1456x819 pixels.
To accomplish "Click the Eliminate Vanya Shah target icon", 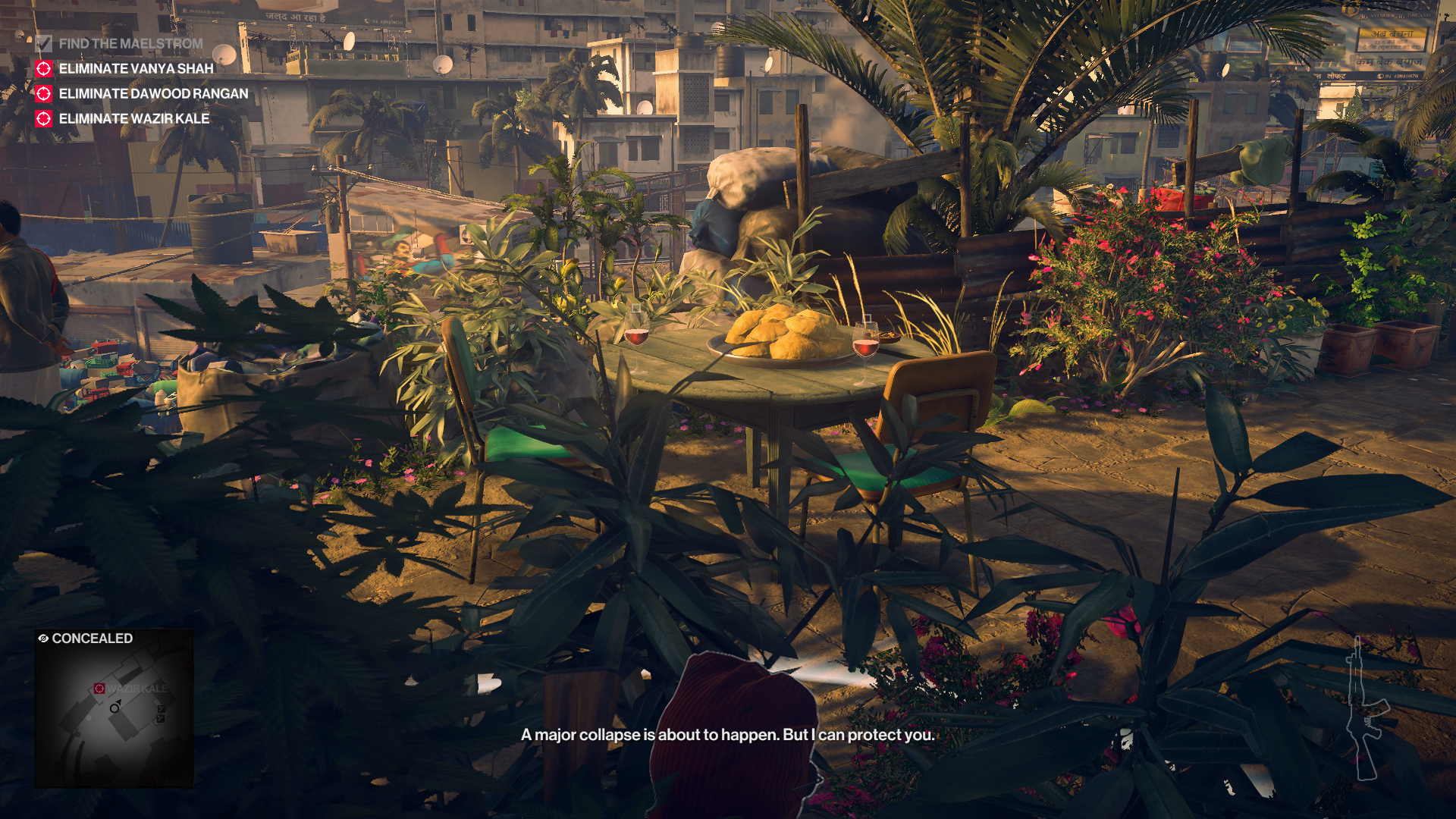I will (43, 68).
